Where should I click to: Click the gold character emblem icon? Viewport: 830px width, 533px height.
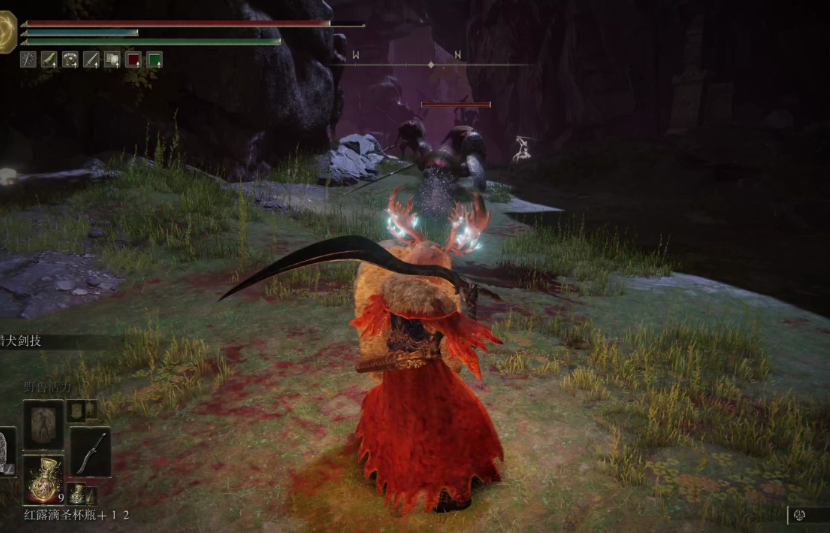[7, 36]
